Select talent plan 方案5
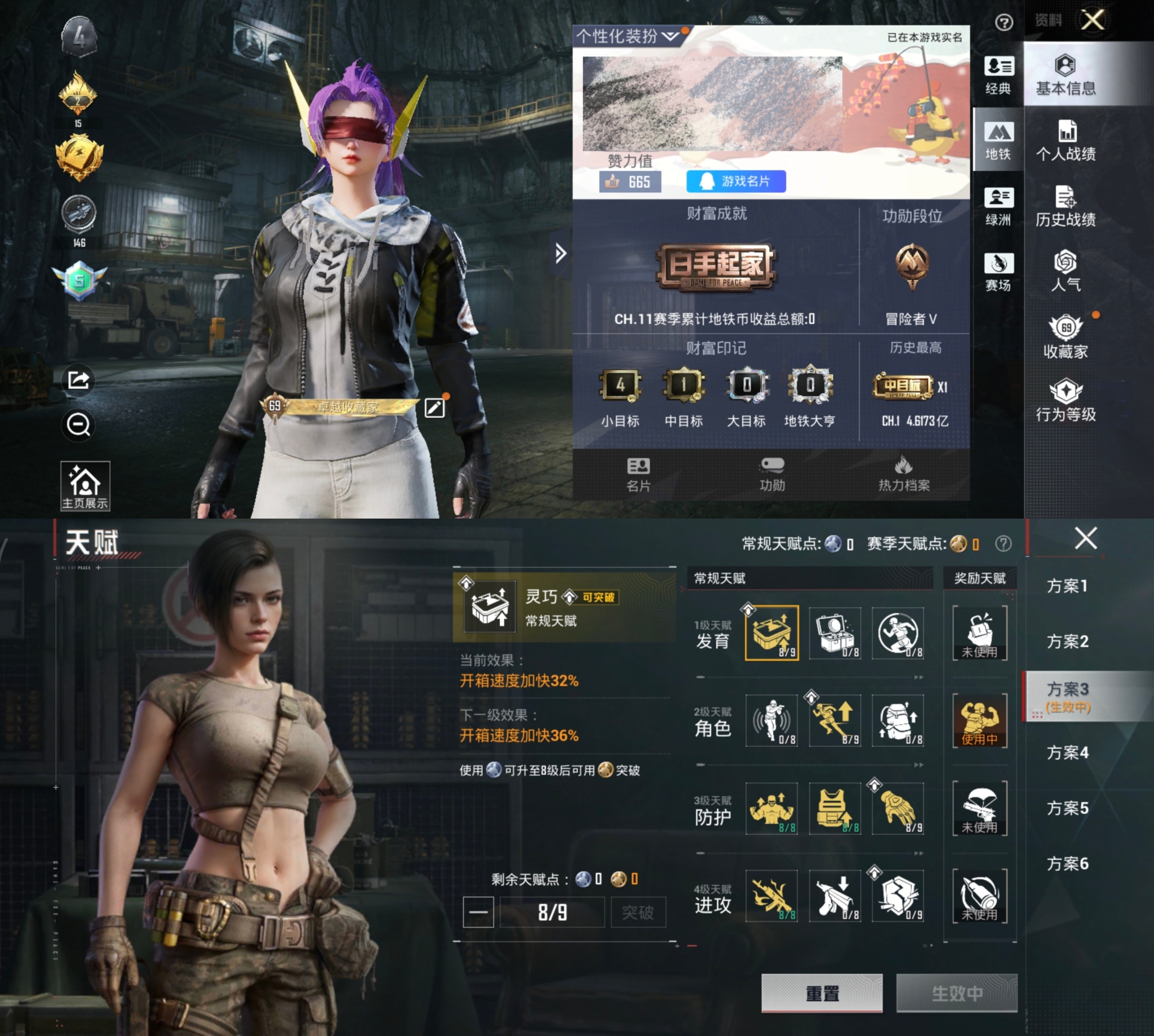 (1067, 808)
